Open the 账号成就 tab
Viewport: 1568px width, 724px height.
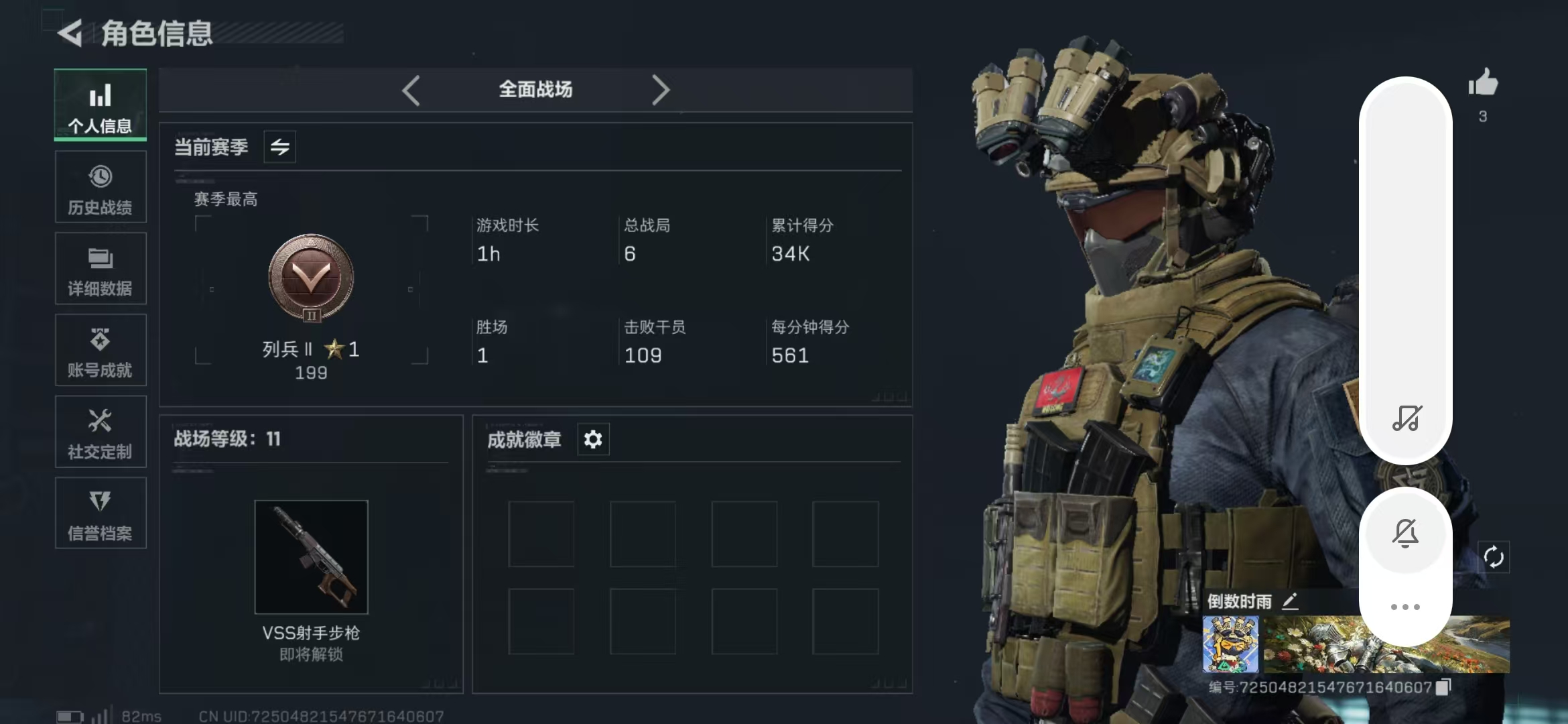[x=101, y=351]
